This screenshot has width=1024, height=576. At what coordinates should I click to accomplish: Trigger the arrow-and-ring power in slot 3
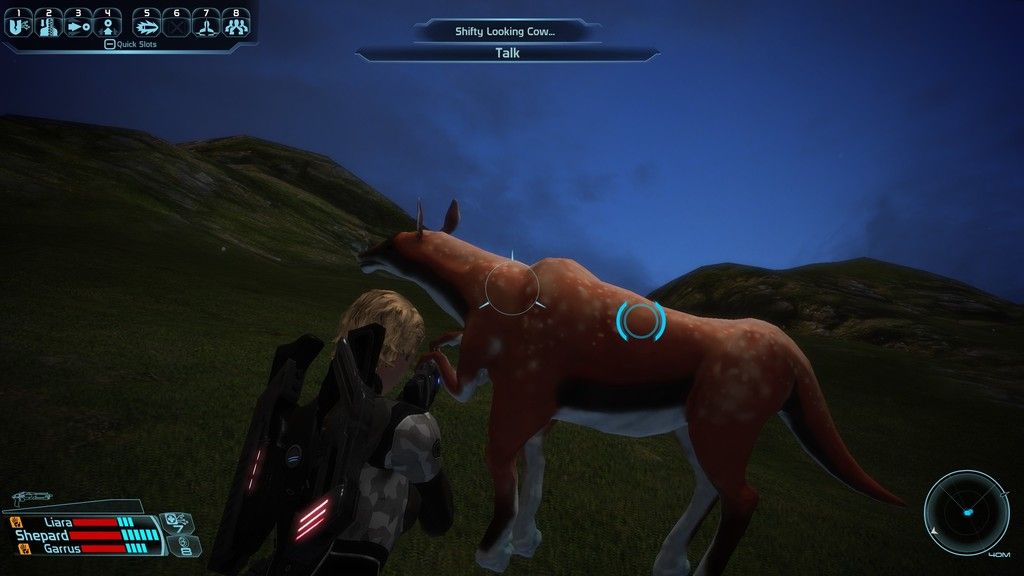tap(78, 23)
